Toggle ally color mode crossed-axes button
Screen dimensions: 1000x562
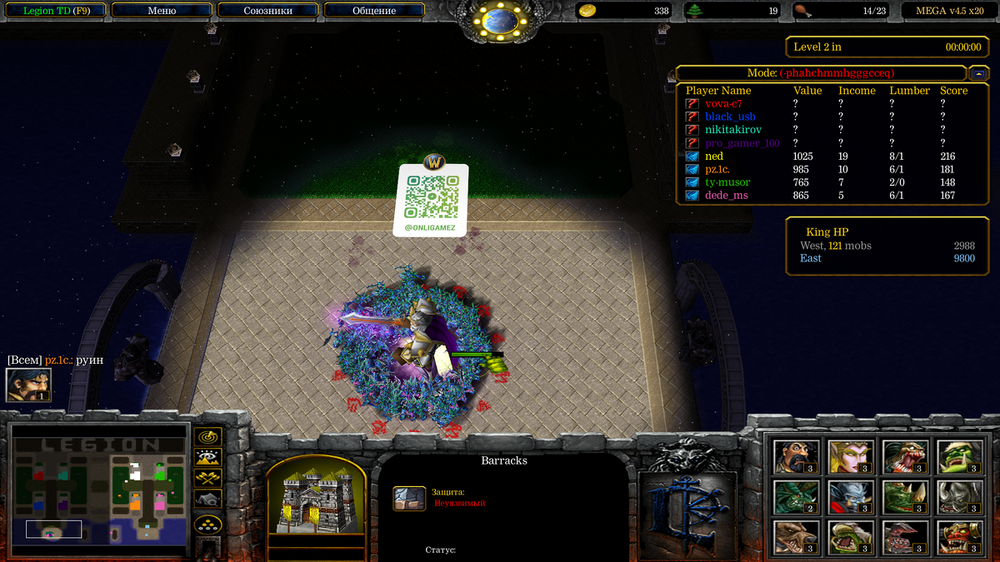point(208,478)
